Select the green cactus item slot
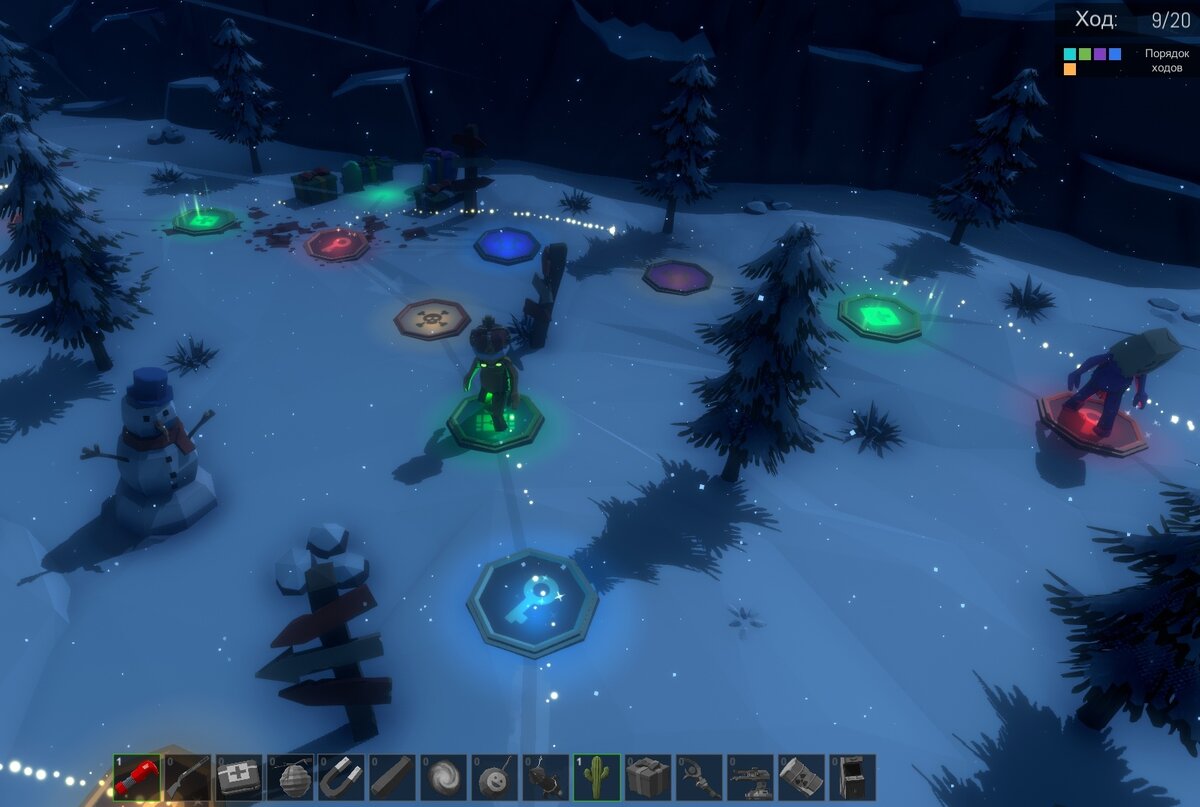The width and height of the screenshot is (1200, 807). click(x=597, y=777)
